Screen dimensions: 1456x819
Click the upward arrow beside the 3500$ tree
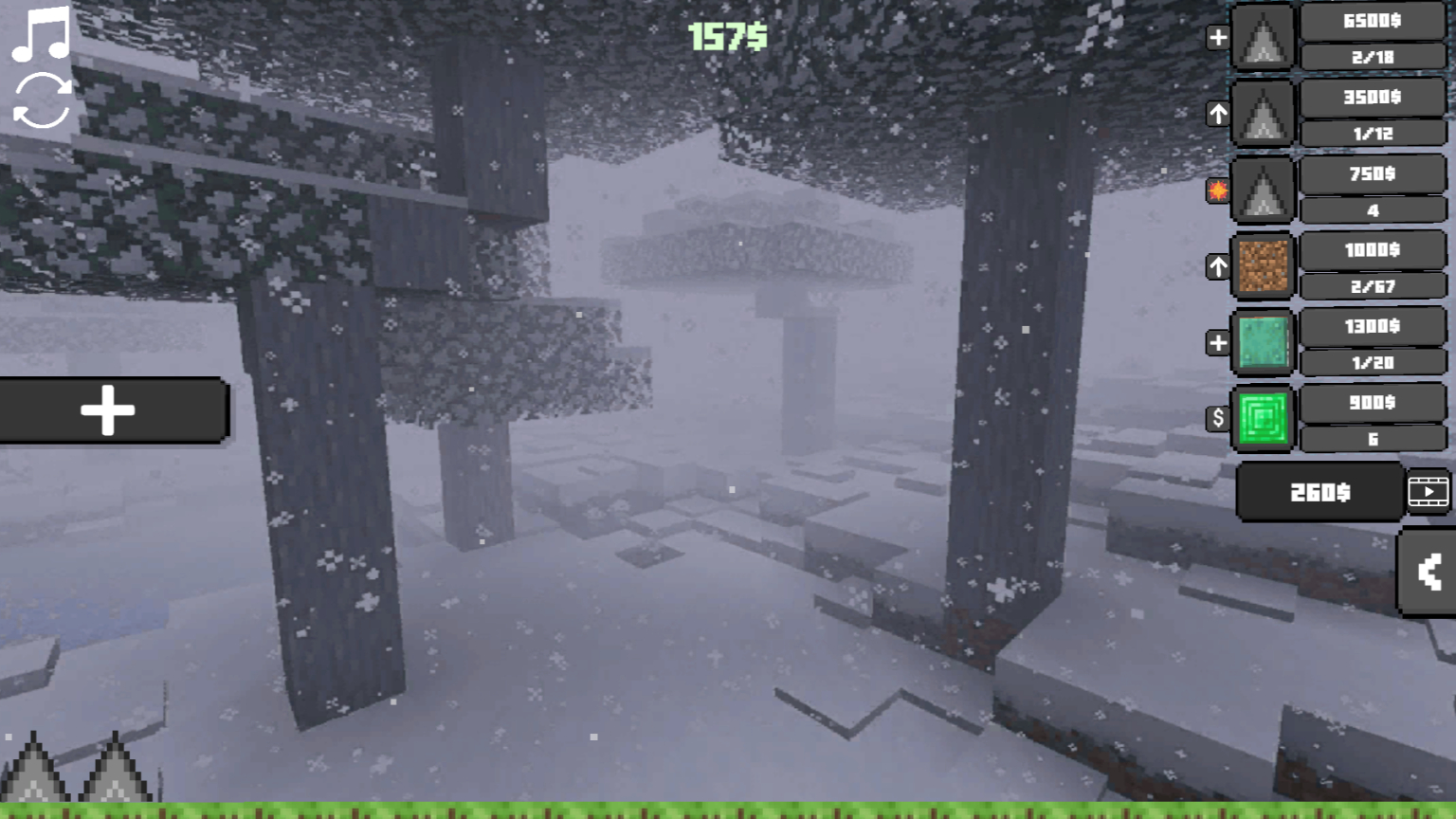point(1217,112)
